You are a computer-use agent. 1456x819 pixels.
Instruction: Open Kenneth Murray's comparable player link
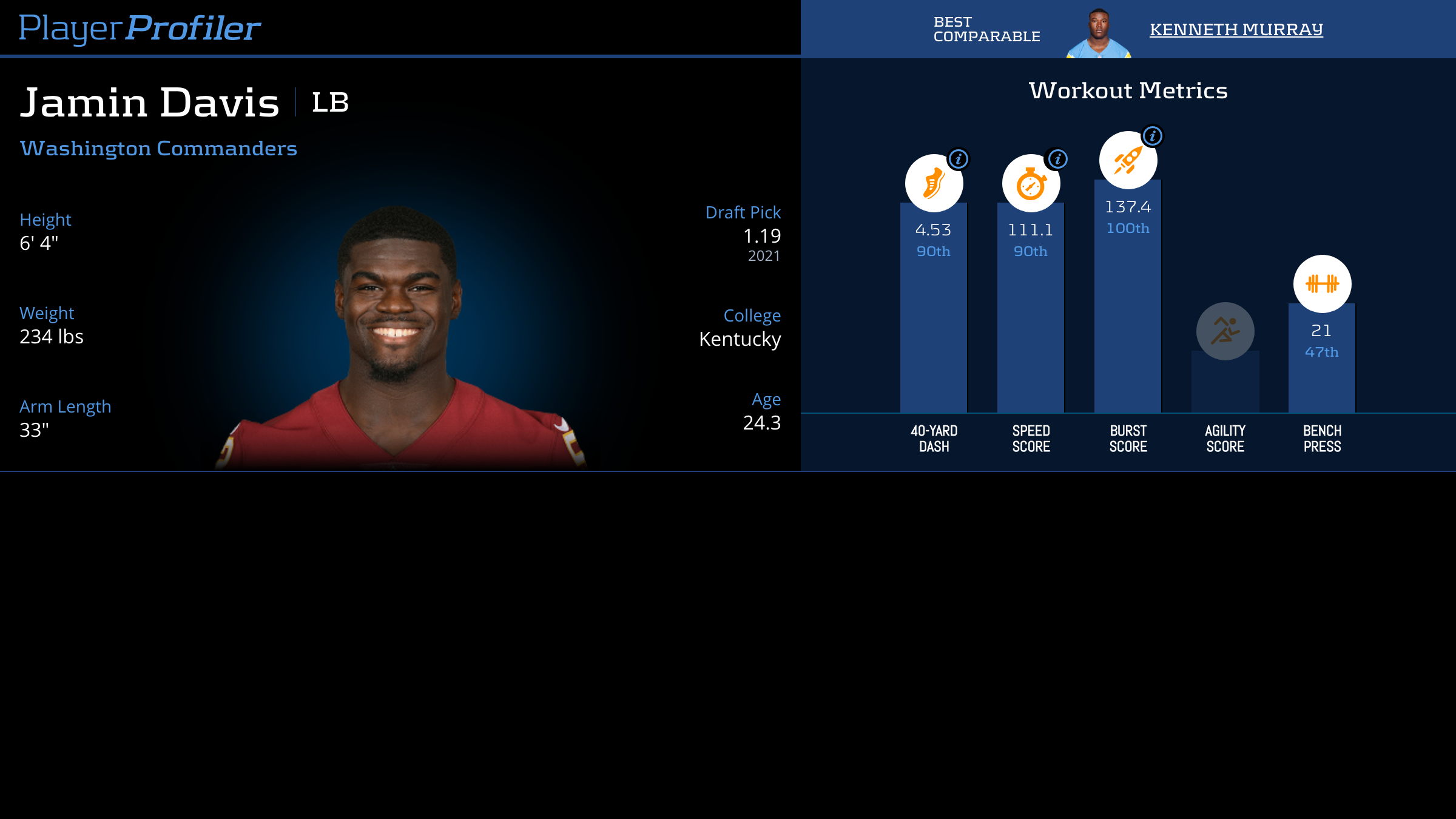1236,29
